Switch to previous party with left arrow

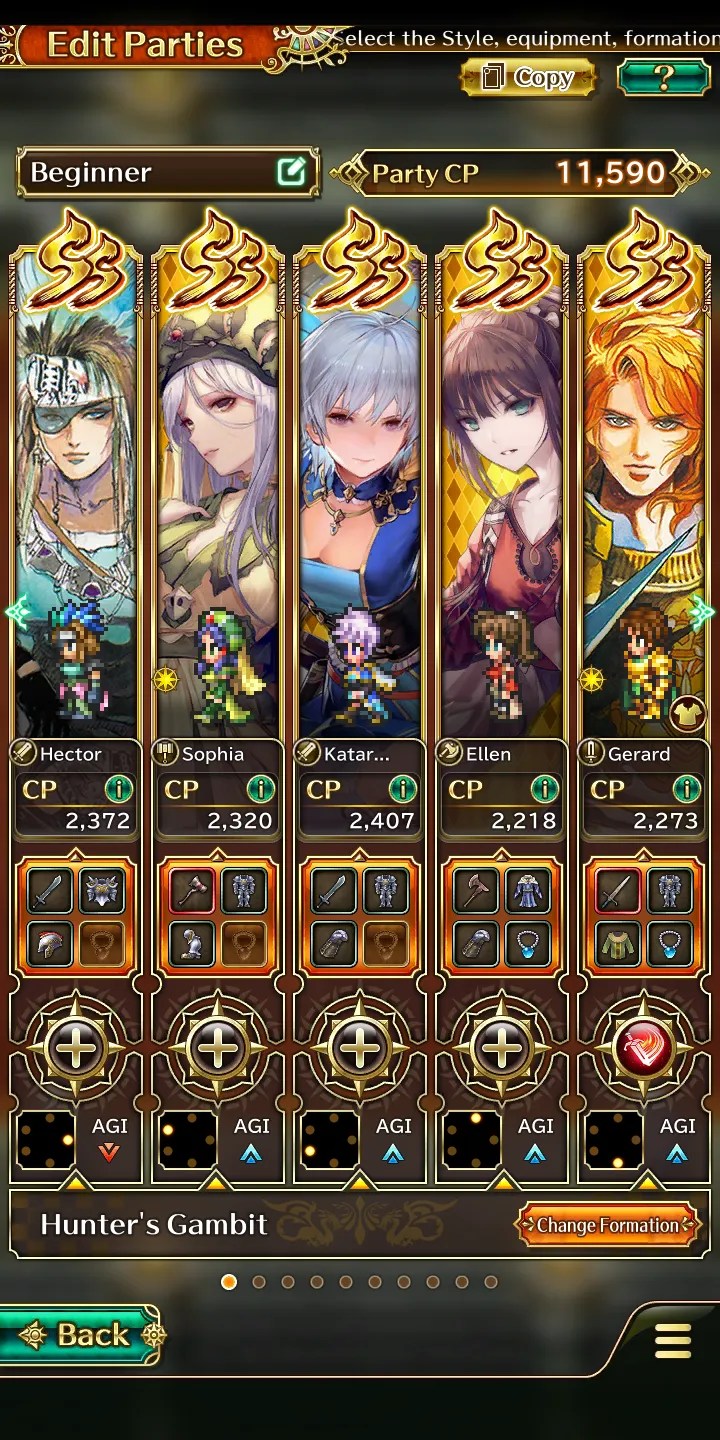[16, 611]
